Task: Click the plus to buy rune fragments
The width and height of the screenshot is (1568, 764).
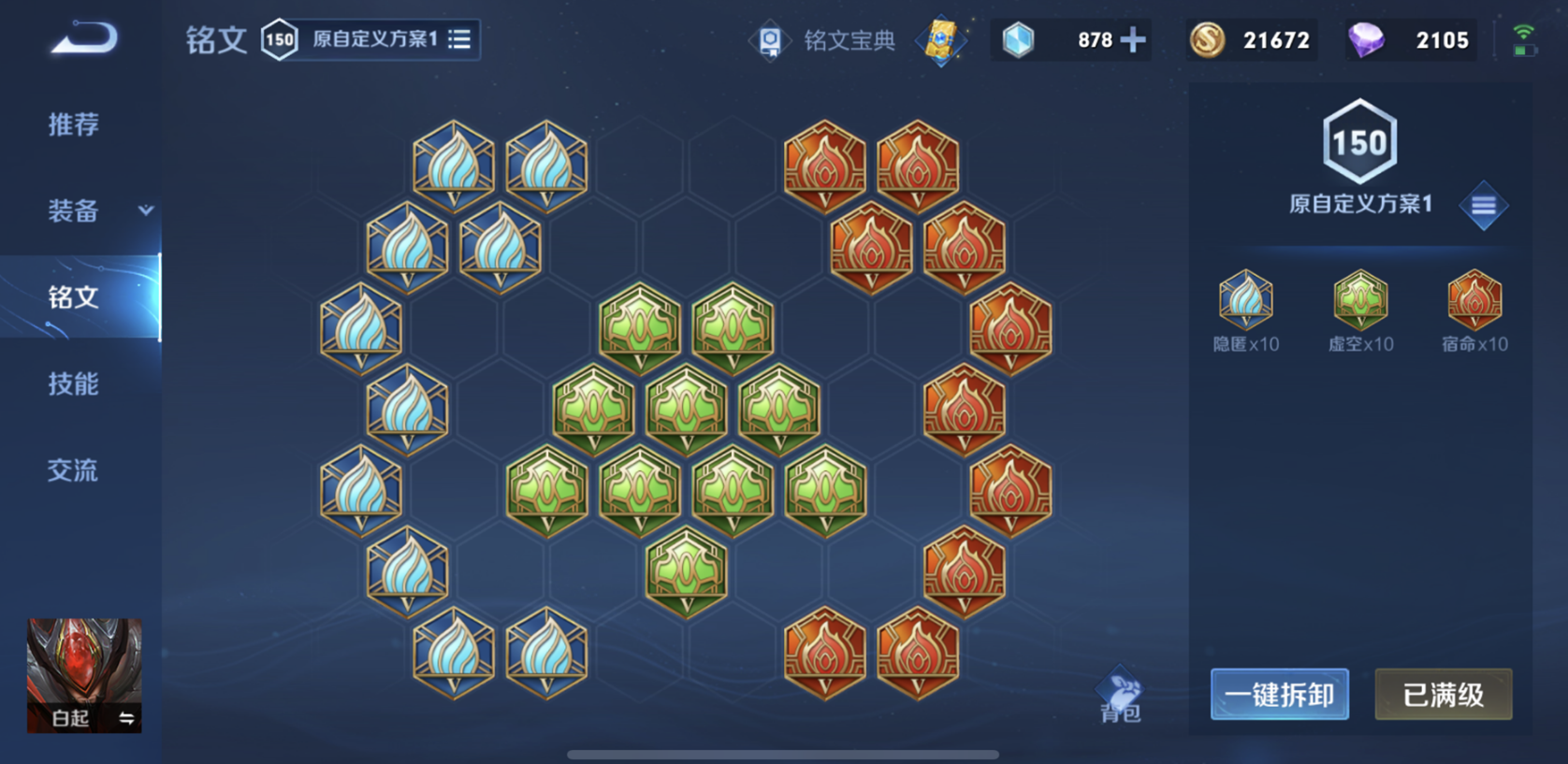Action: pos(1133,40)
